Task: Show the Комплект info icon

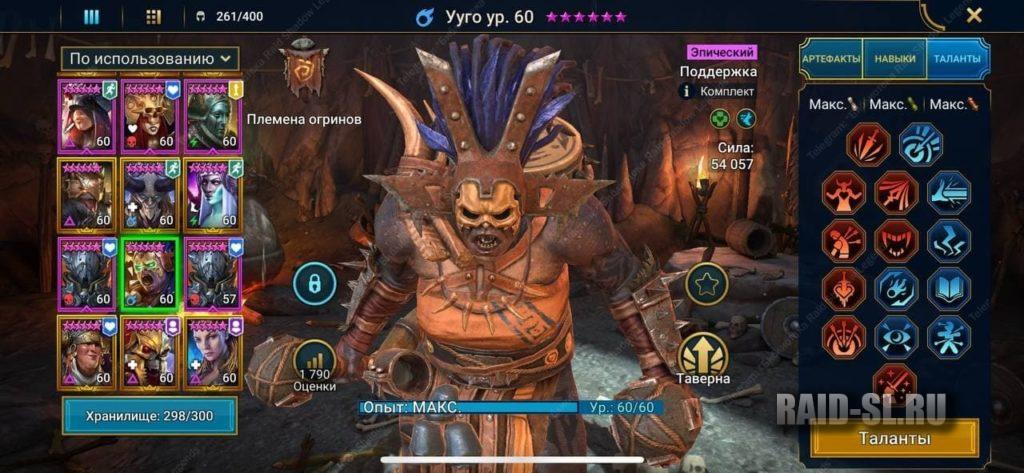Action: click(x=687, y=91)
